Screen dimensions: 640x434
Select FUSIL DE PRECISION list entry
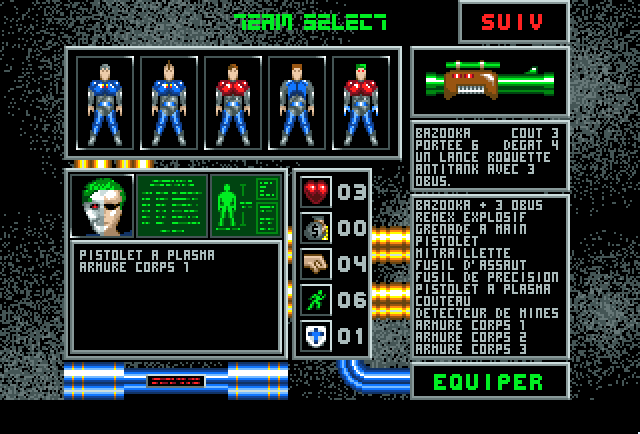472,277
